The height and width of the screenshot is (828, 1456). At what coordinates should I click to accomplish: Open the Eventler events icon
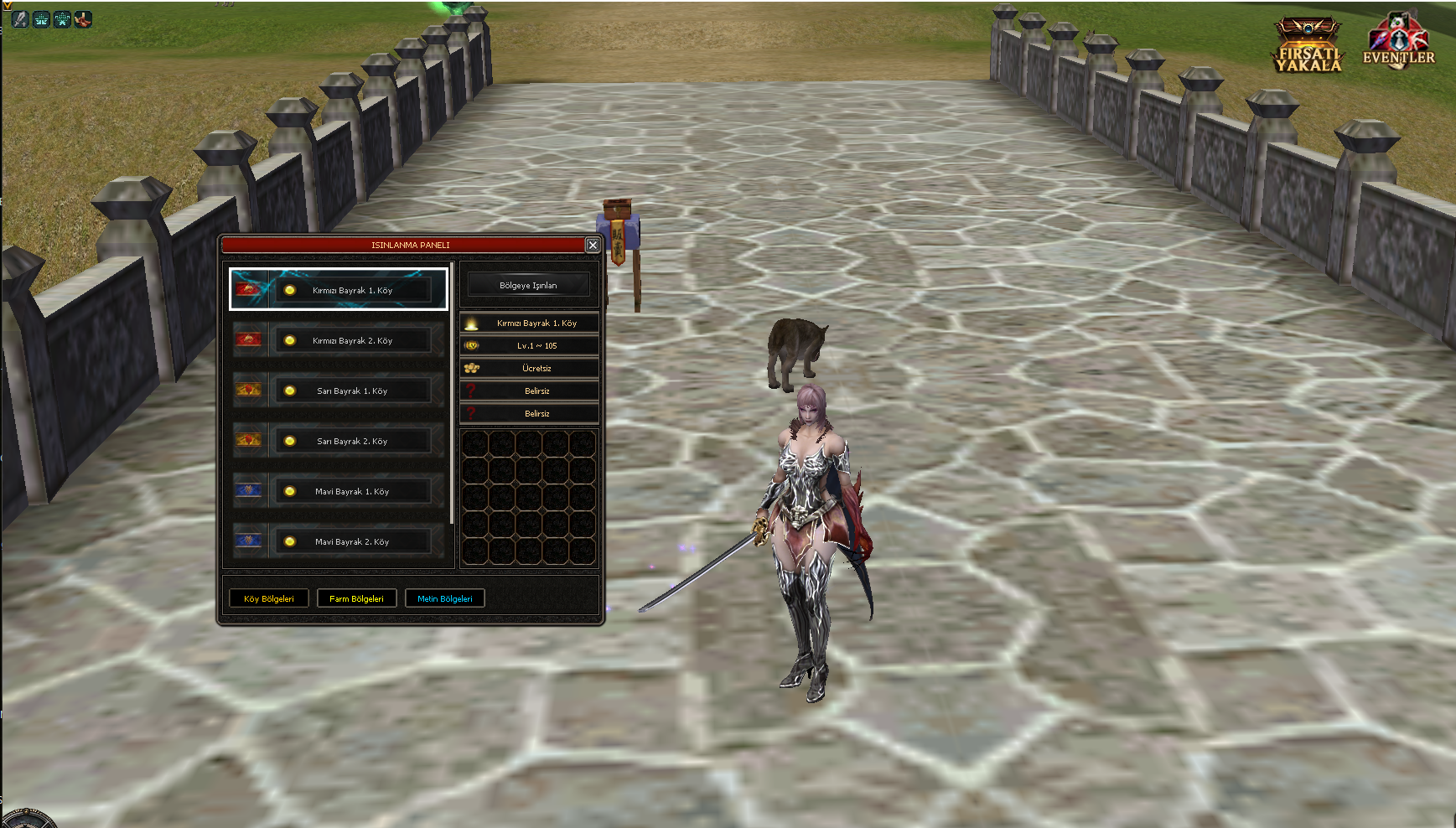[x=1398, y=42]
